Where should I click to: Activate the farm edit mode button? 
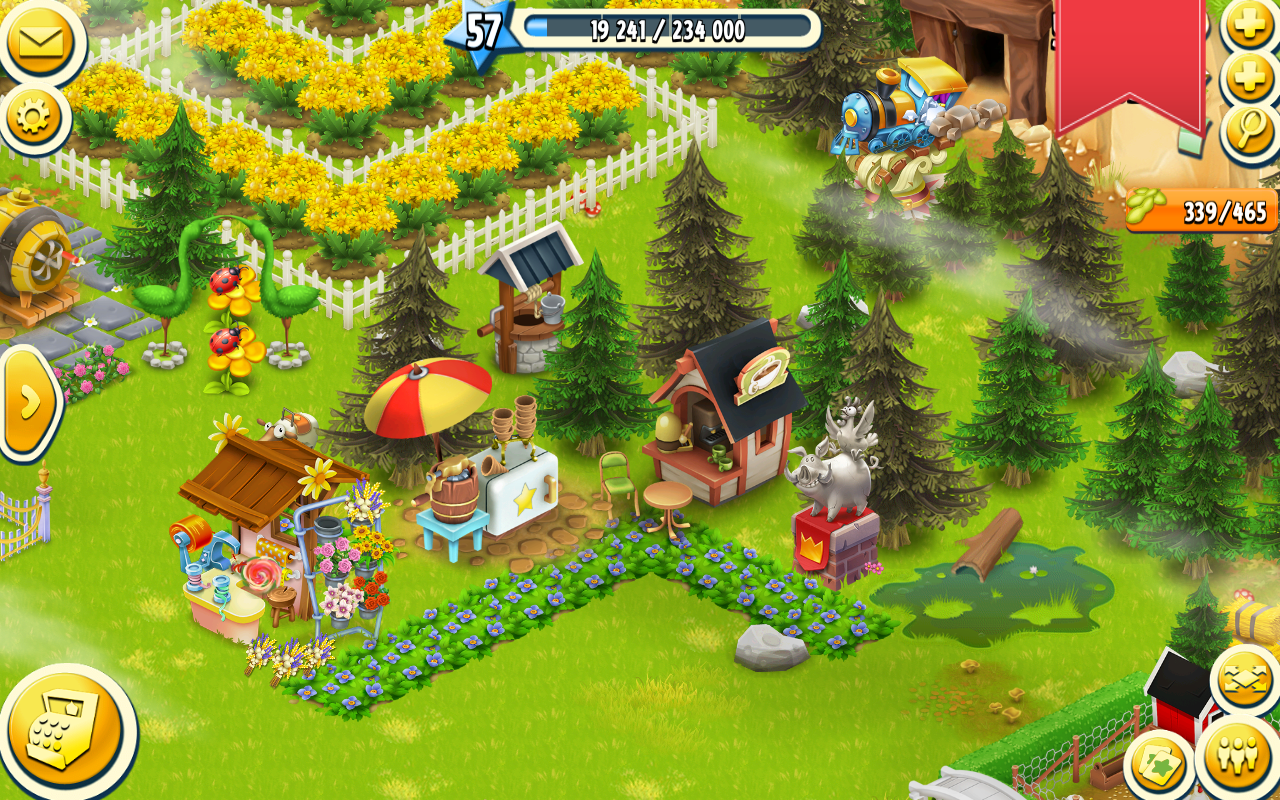coord(1245,681)
